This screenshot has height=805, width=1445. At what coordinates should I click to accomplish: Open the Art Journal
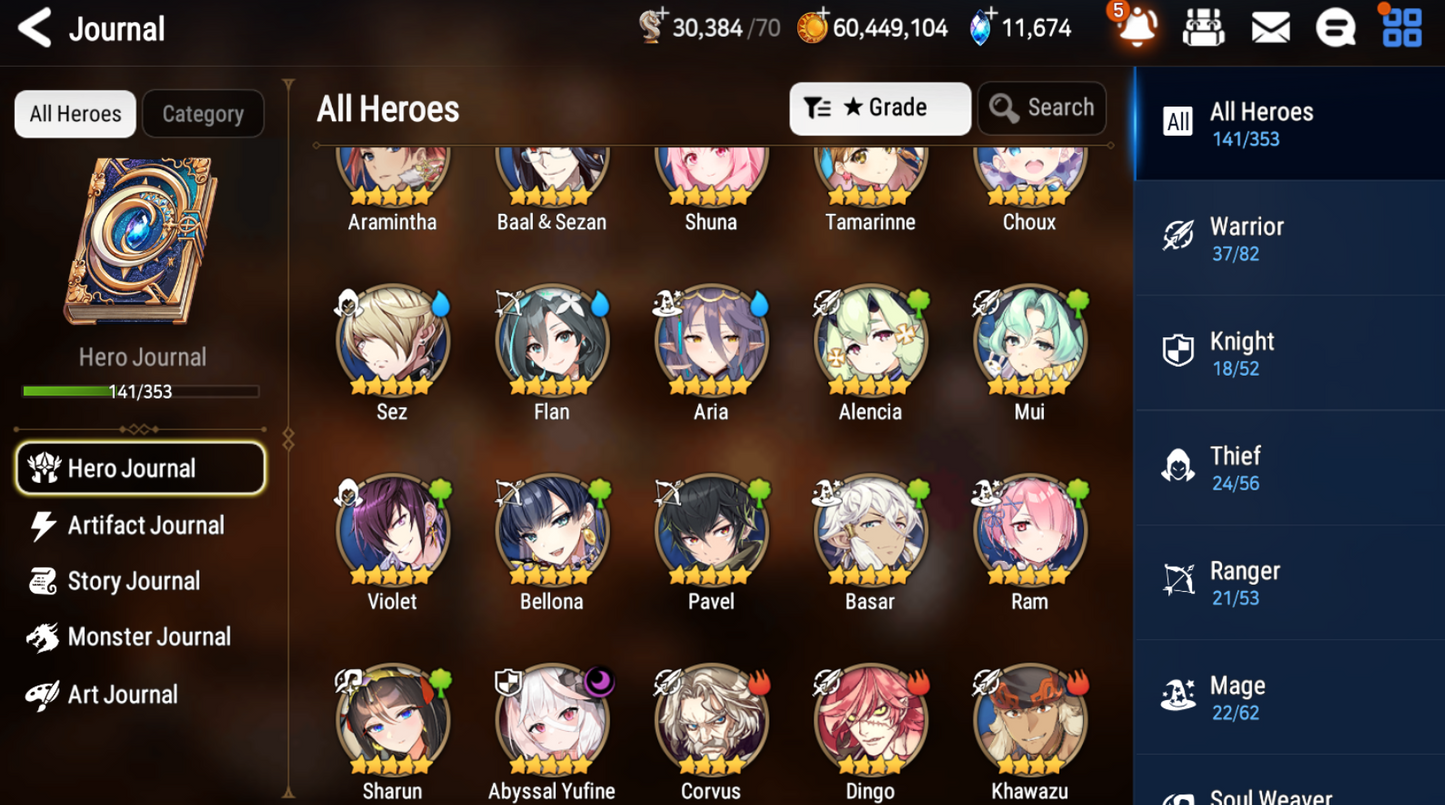(x=122, y=694)
